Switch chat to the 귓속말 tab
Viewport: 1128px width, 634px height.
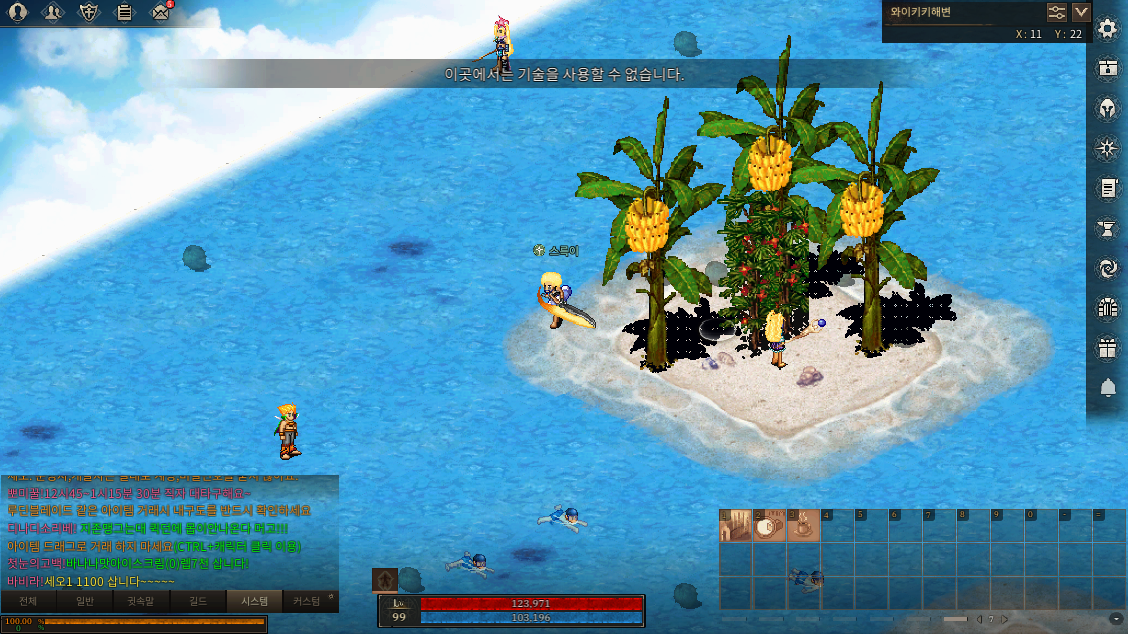[141, 601]
